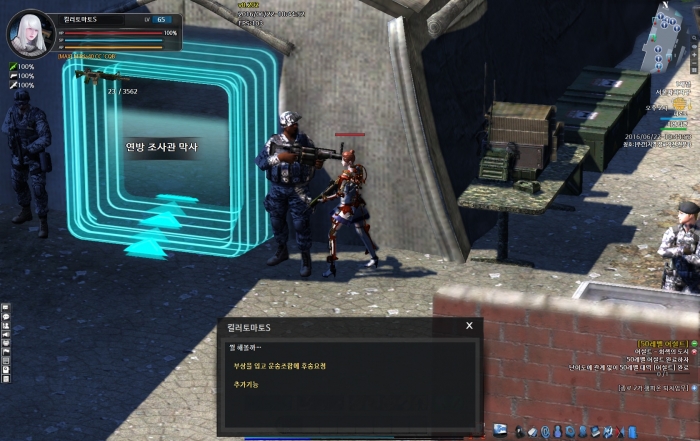Click the blue person silhouette menu icon

(x=558, y=431)
